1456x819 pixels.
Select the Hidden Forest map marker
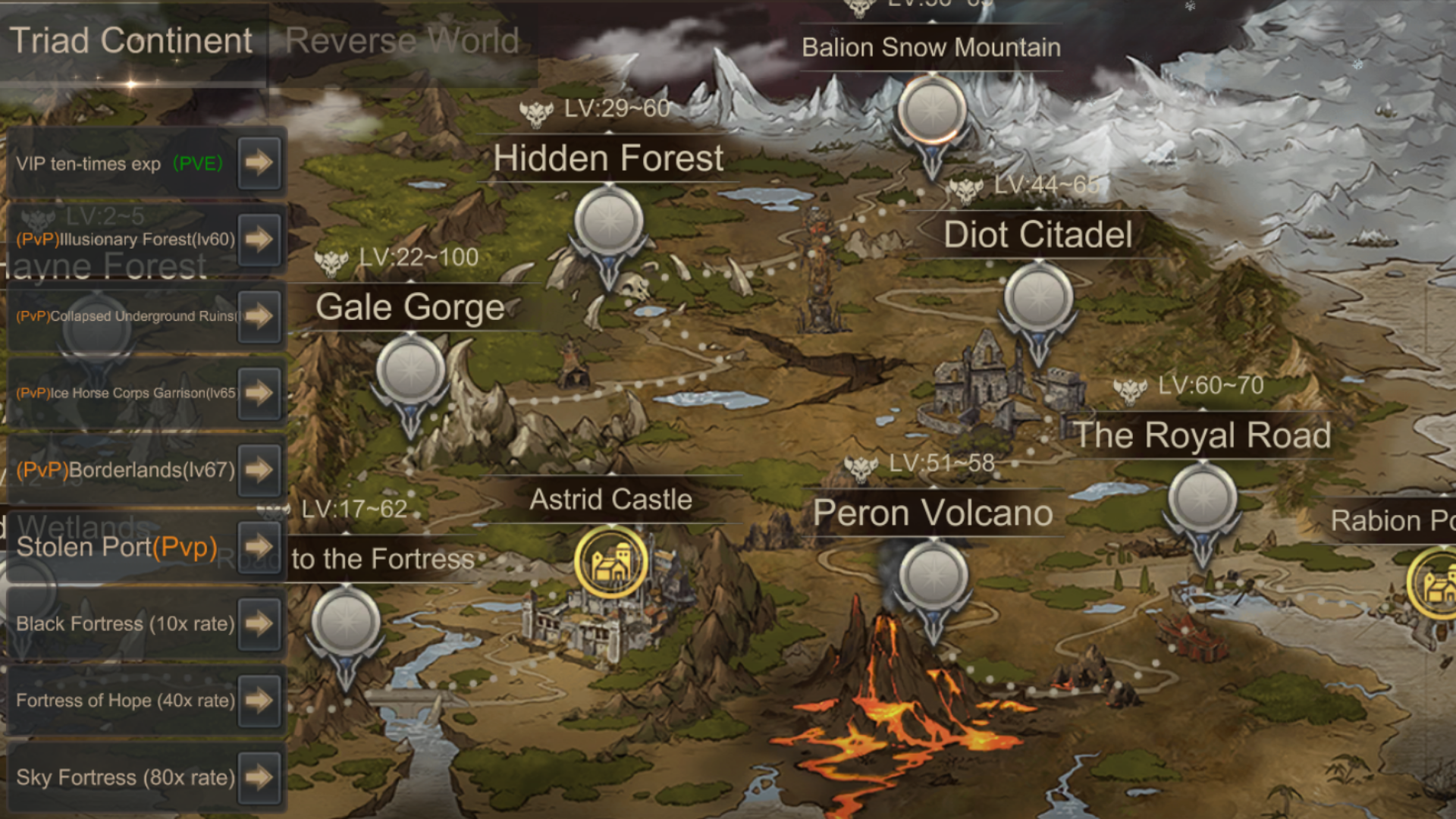(608, 224)
